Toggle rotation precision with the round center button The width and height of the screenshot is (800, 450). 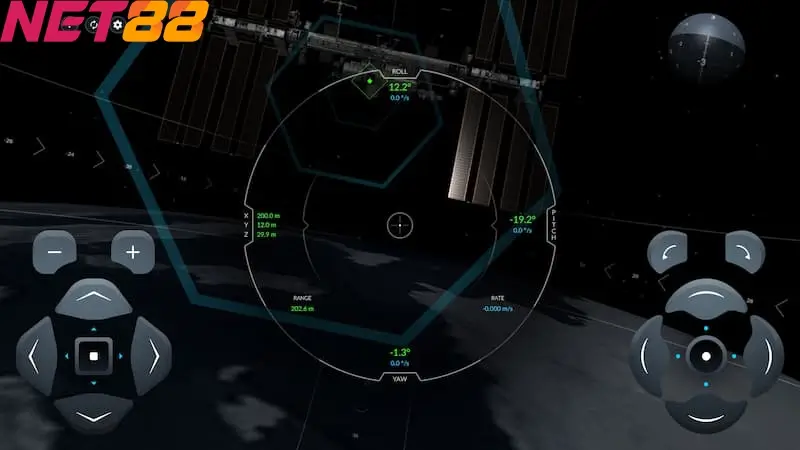coord(706,355)
